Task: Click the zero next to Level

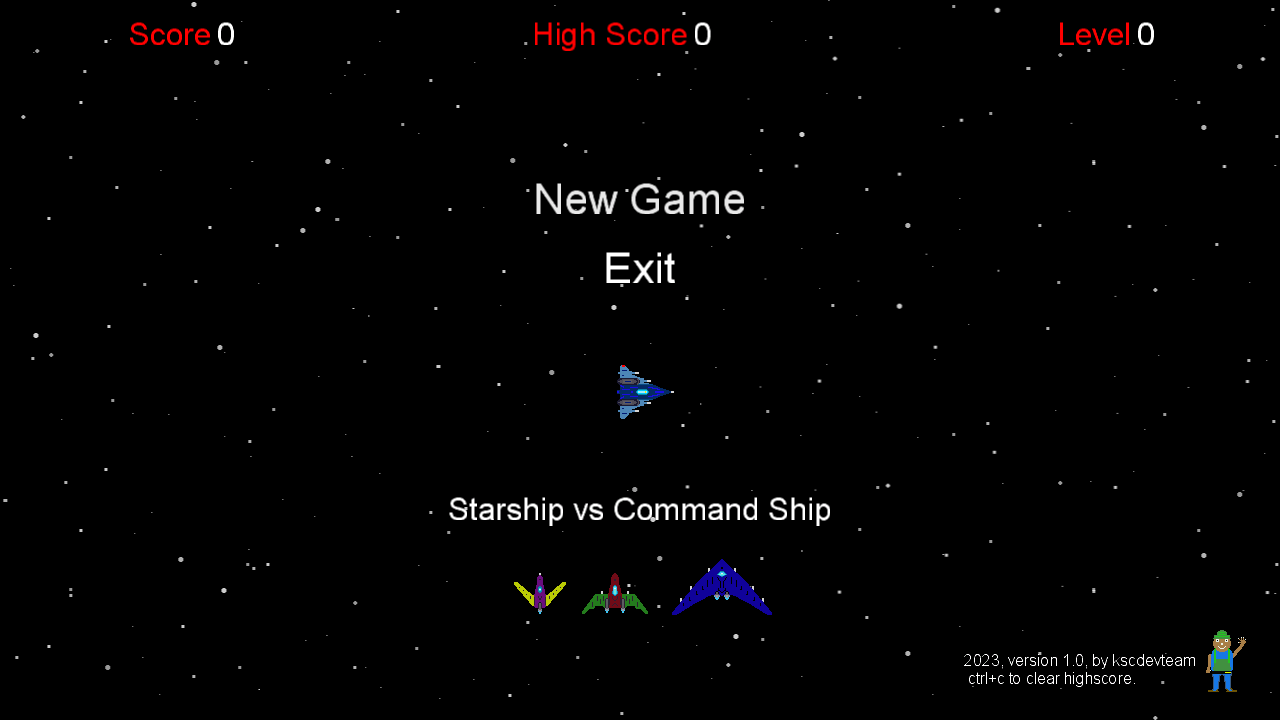Action: [x=1147, y=34]
